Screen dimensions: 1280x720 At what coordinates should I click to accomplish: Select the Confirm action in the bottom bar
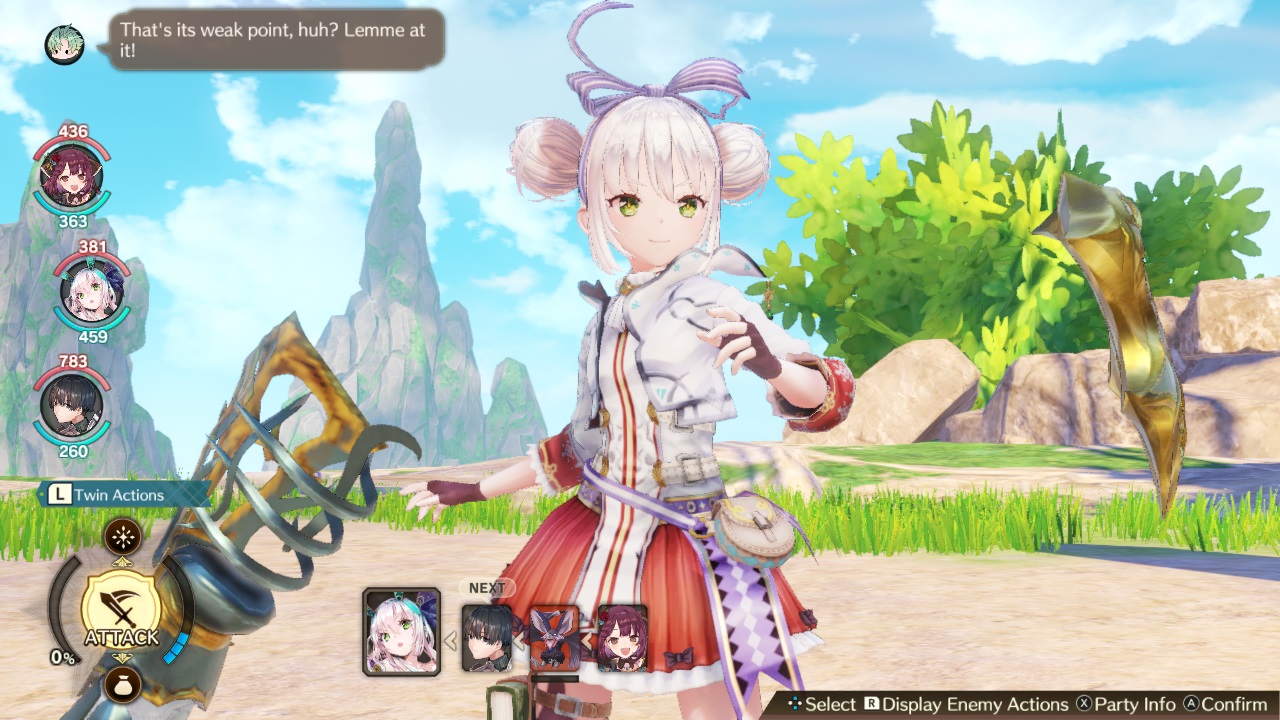[x=1237, y=704]
